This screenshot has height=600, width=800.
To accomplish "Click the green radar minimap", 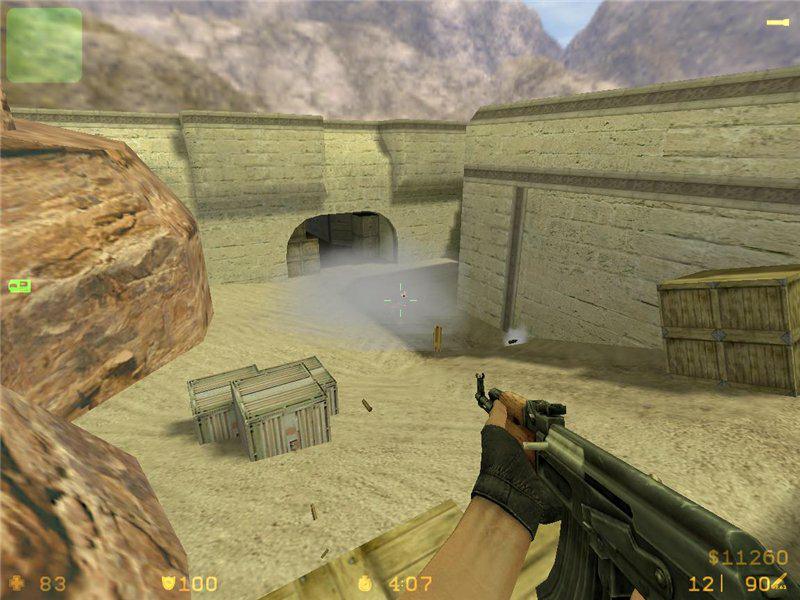I will coord(44,45).
